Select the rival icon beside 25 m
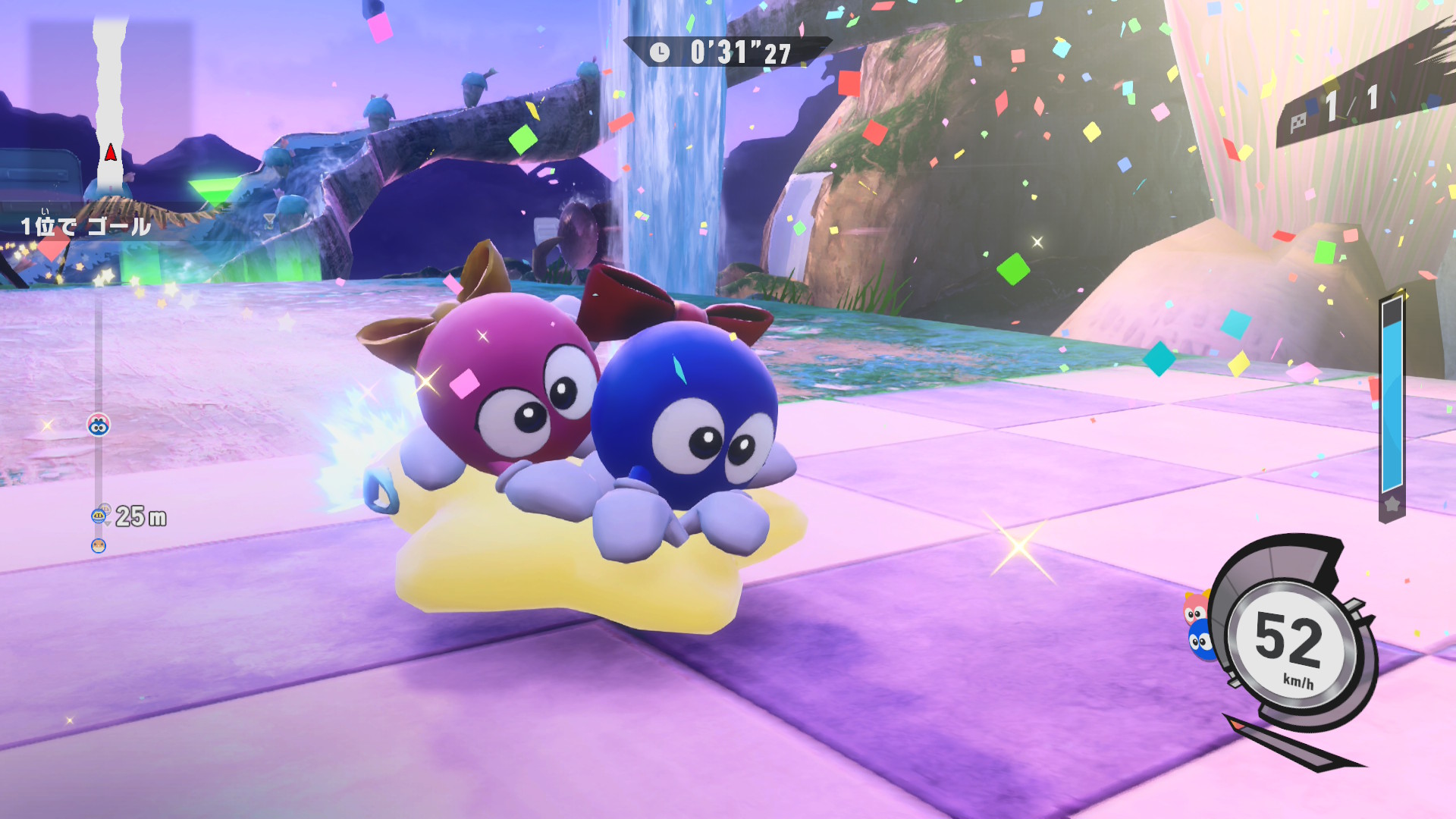Viewport: 1456px width, 819px height. coord(99,516)
